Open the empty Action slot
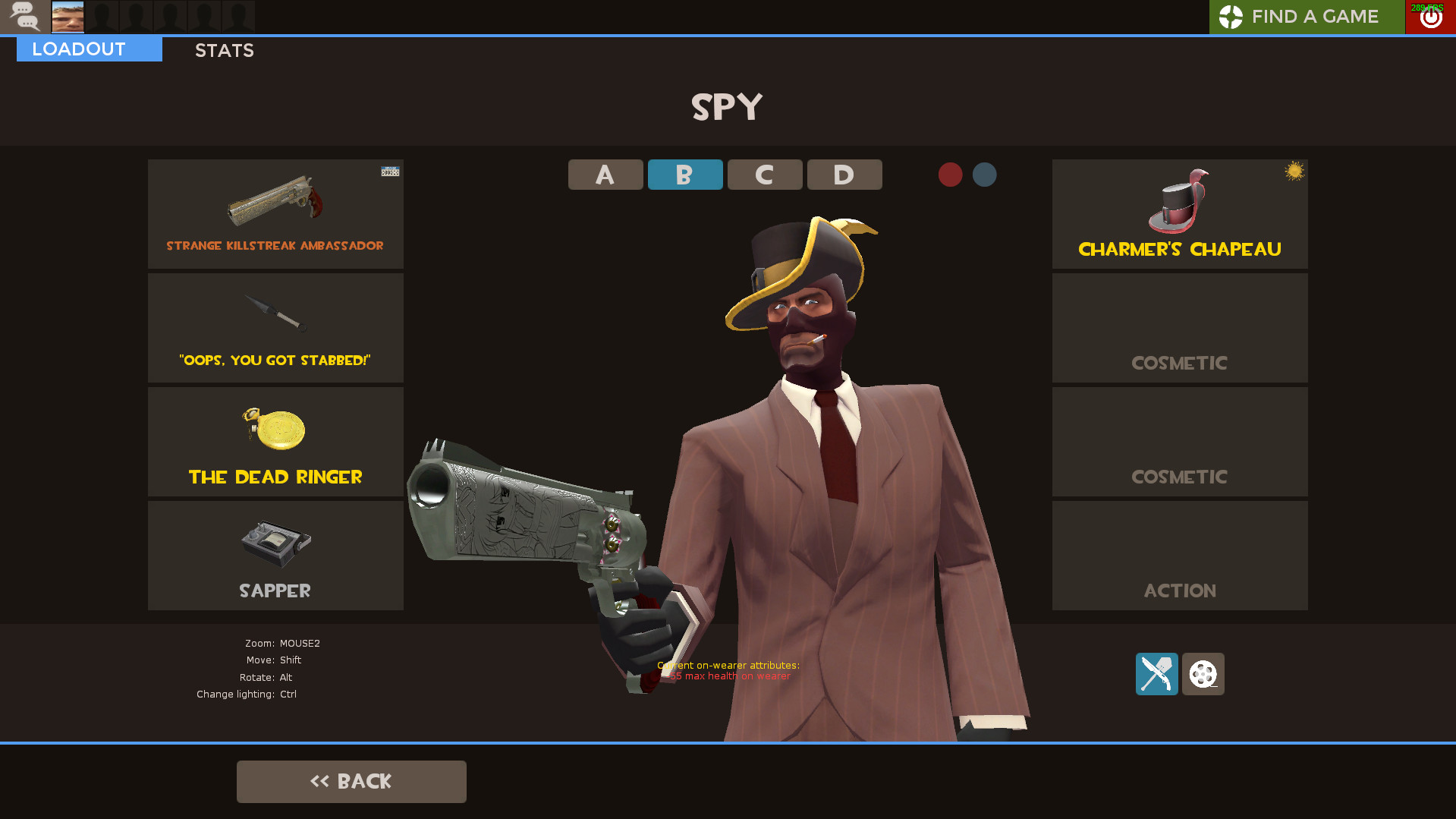The image size is (1456, 819). pyautogui.click(x=1179, y=556)
